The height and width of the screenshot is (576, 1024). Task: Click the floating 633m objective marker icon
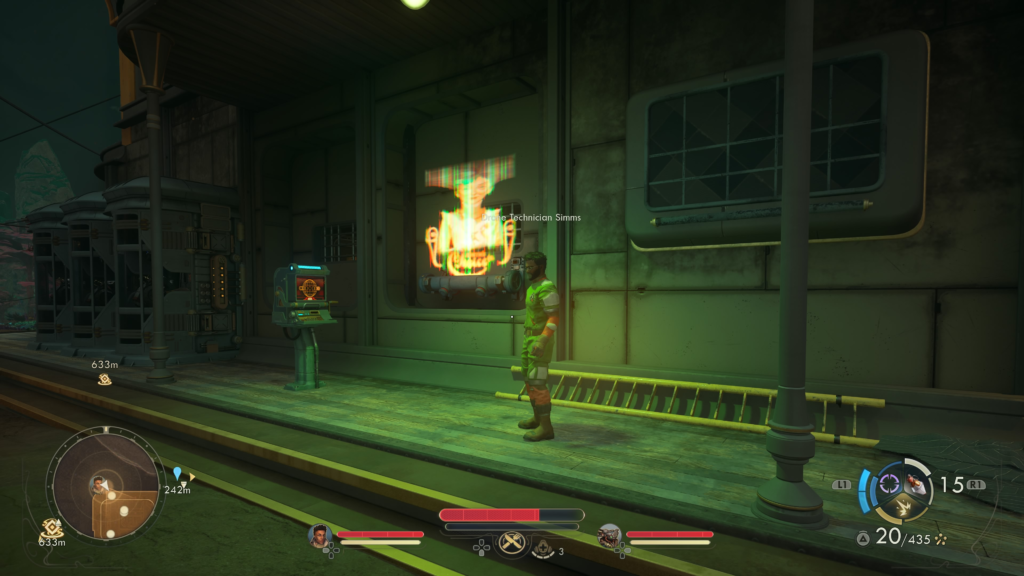tap(104, 378)
